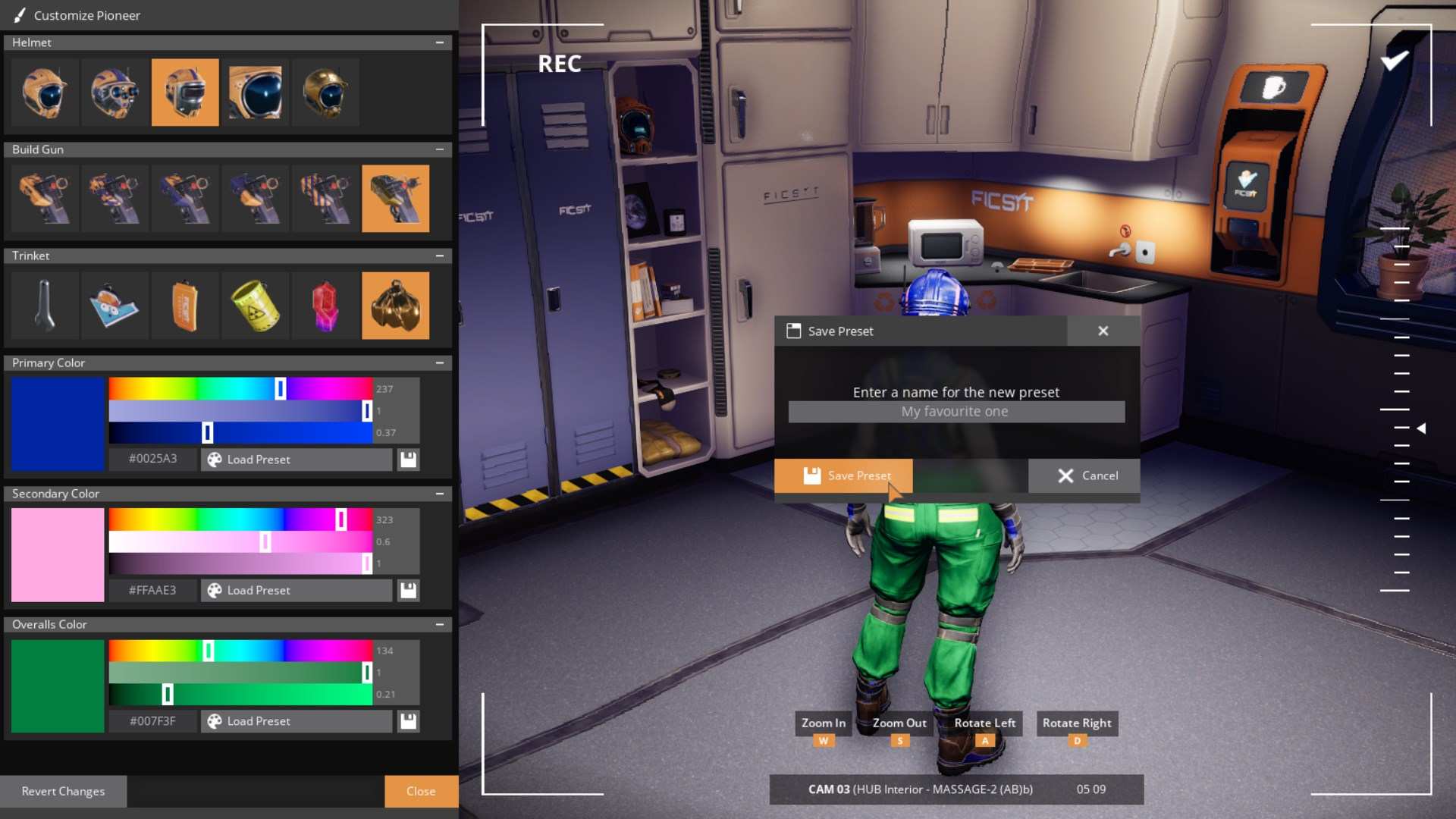This screenshot has width=1456, height=819.
Task: Open Load Preset for Primary Color
Action: tap(296, 459)
